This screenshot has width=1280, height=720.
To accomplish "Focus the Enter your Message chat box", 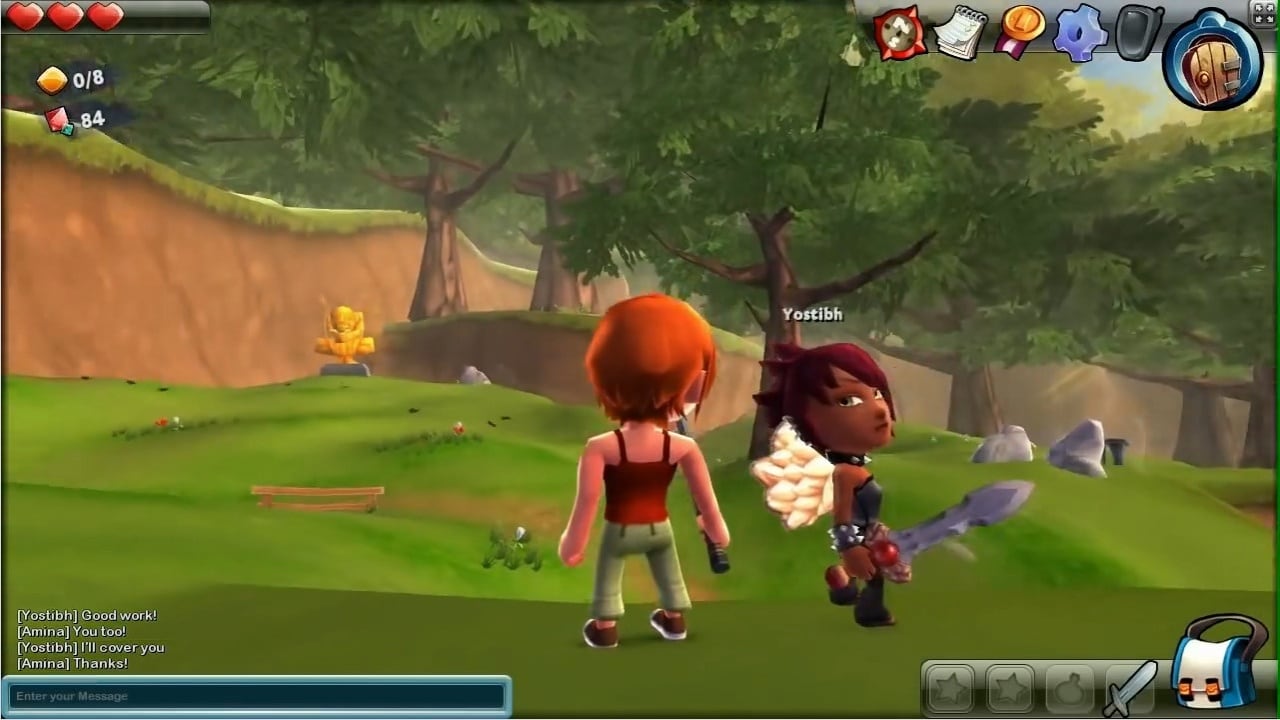I will 258,696.
